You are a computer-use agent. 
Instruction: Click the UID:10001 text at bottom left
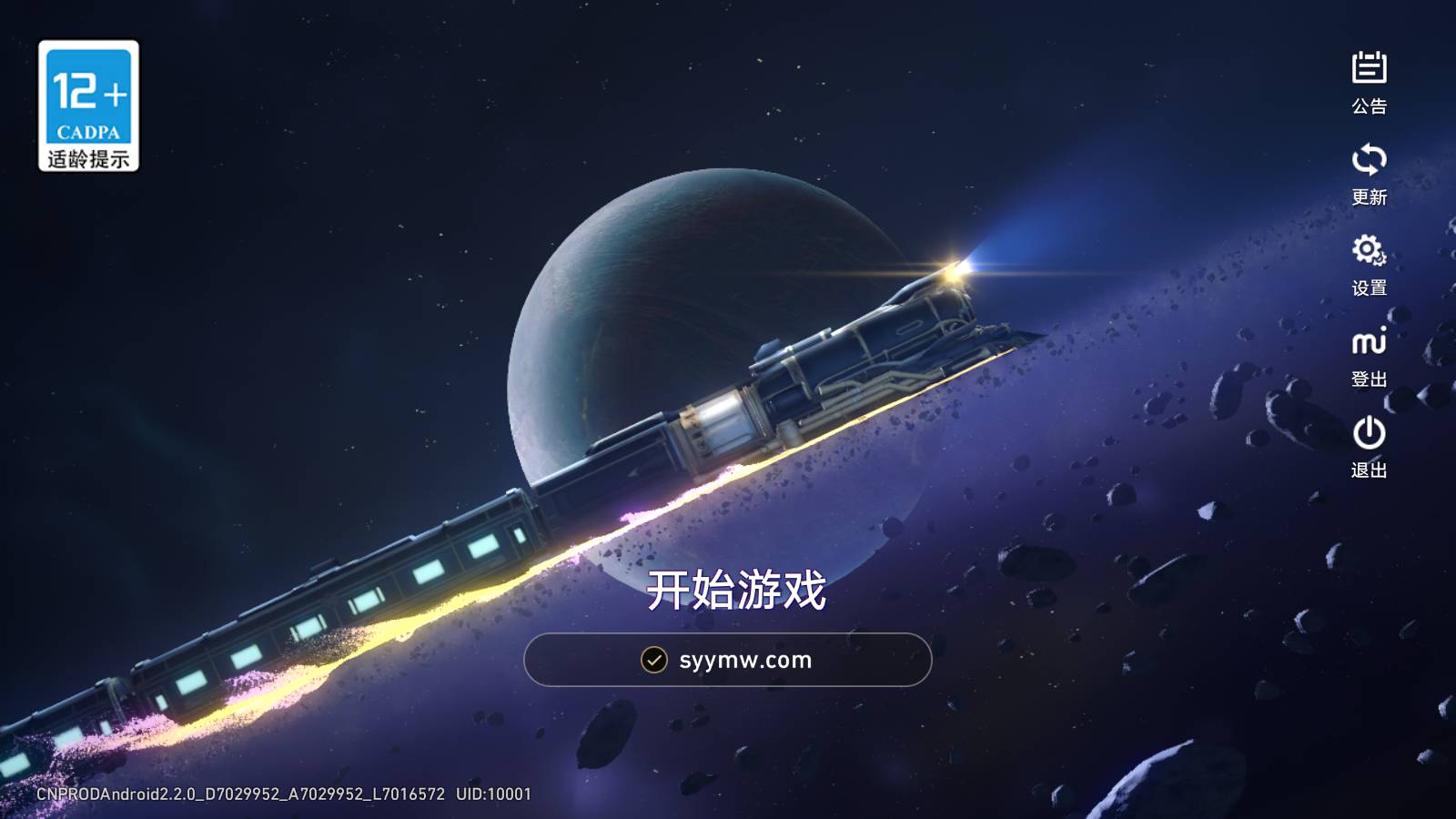pyautogui.click(x=491, y=793)
